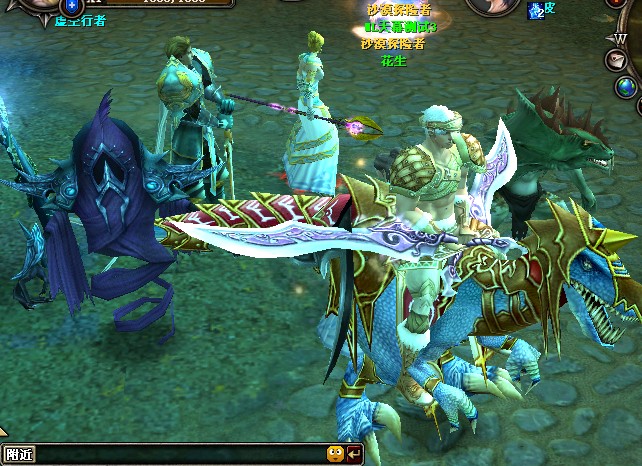Screen dimensions: 642x466
Task: Open the world map globe icon
Action: 628,88
